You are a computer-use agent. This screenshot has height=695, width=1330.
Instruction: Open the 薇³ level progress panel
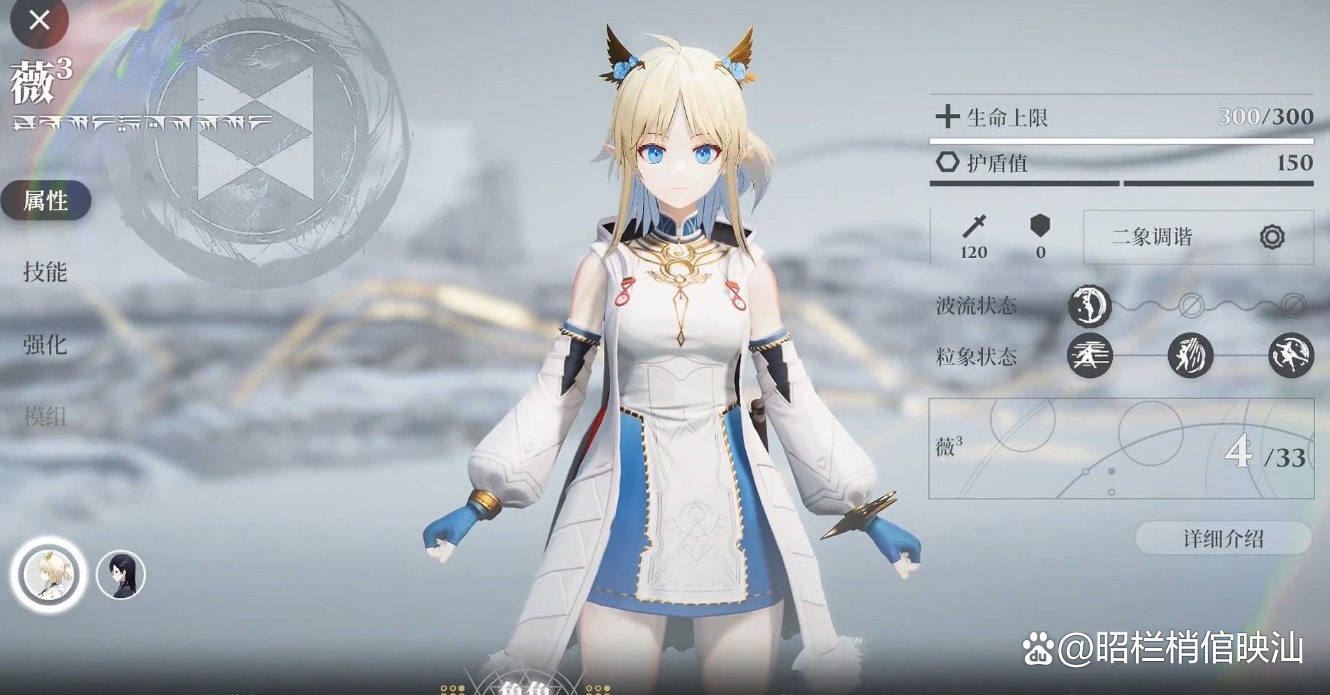pyautogui.click(x=1121, y=449)
